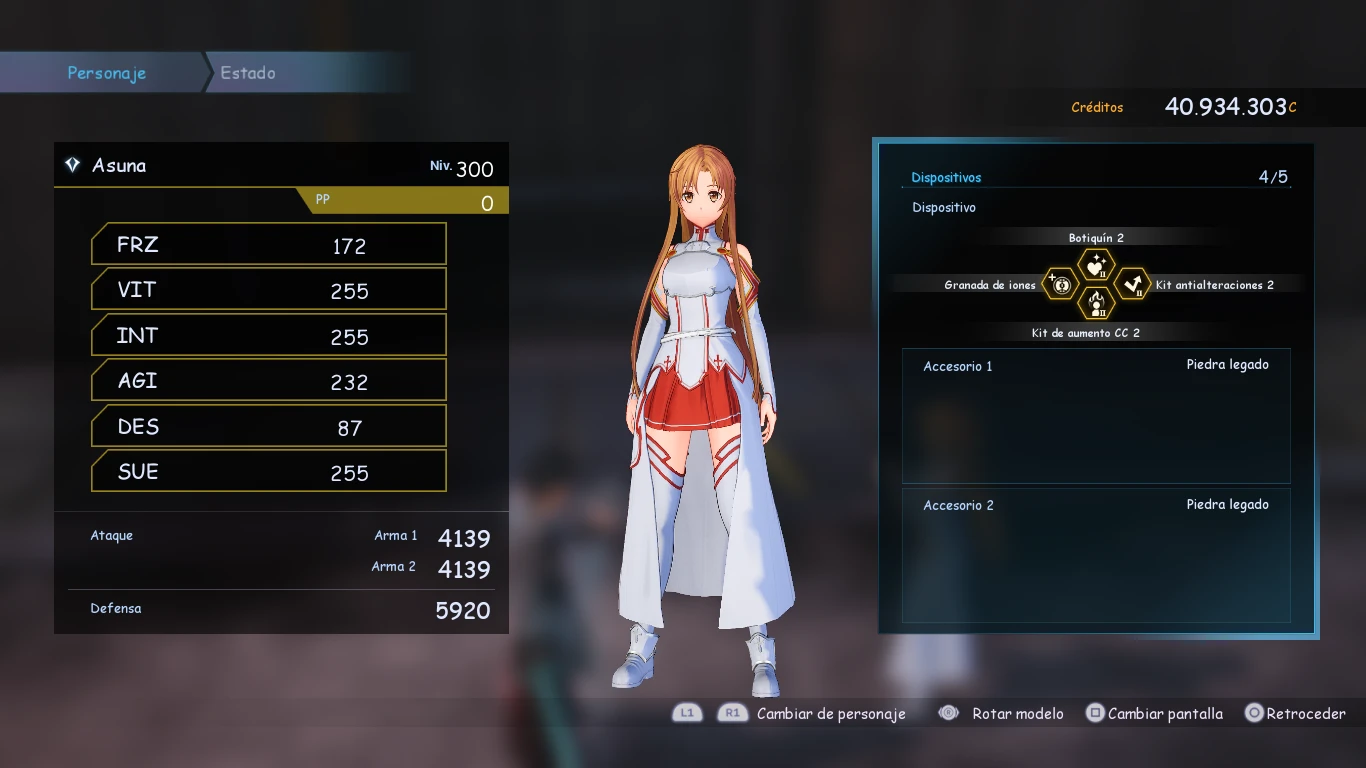Switch to the Personaje tab
Viewport: 1366px width, 768px height.
click(x=106, y=73)
